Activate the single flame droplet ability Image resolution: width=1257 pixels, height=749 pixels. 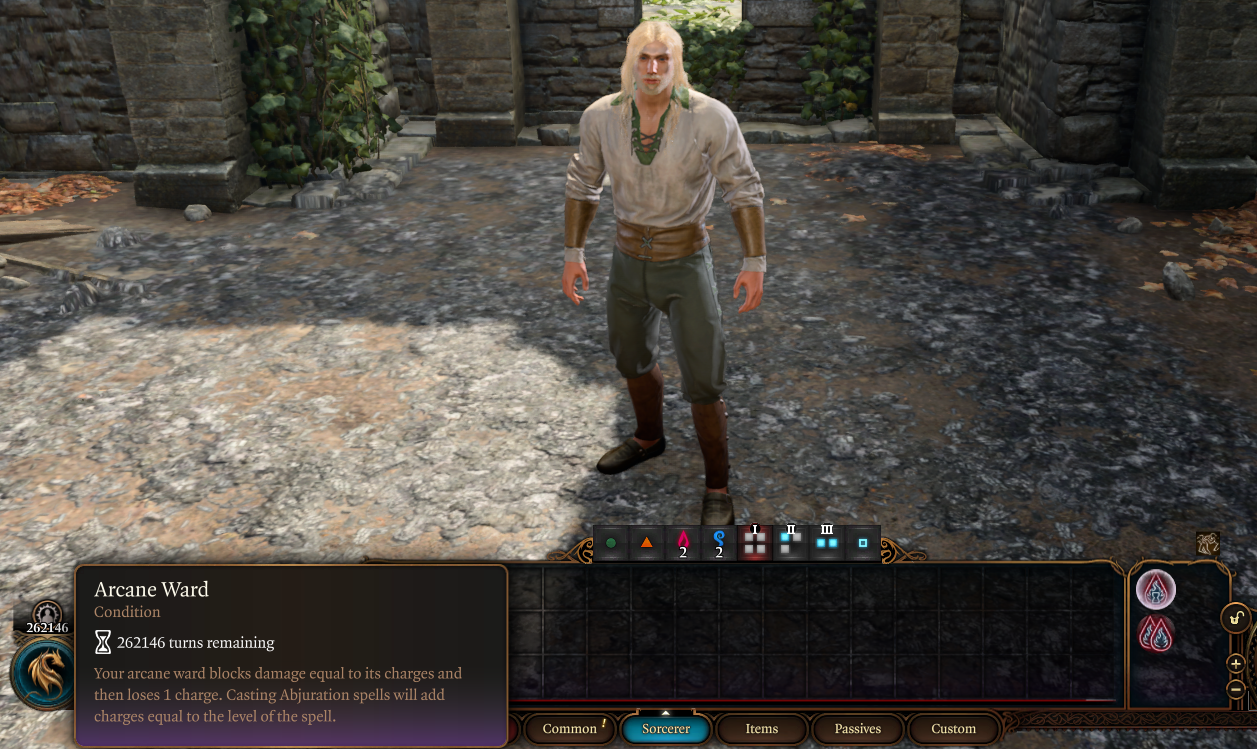(1156, 590)
